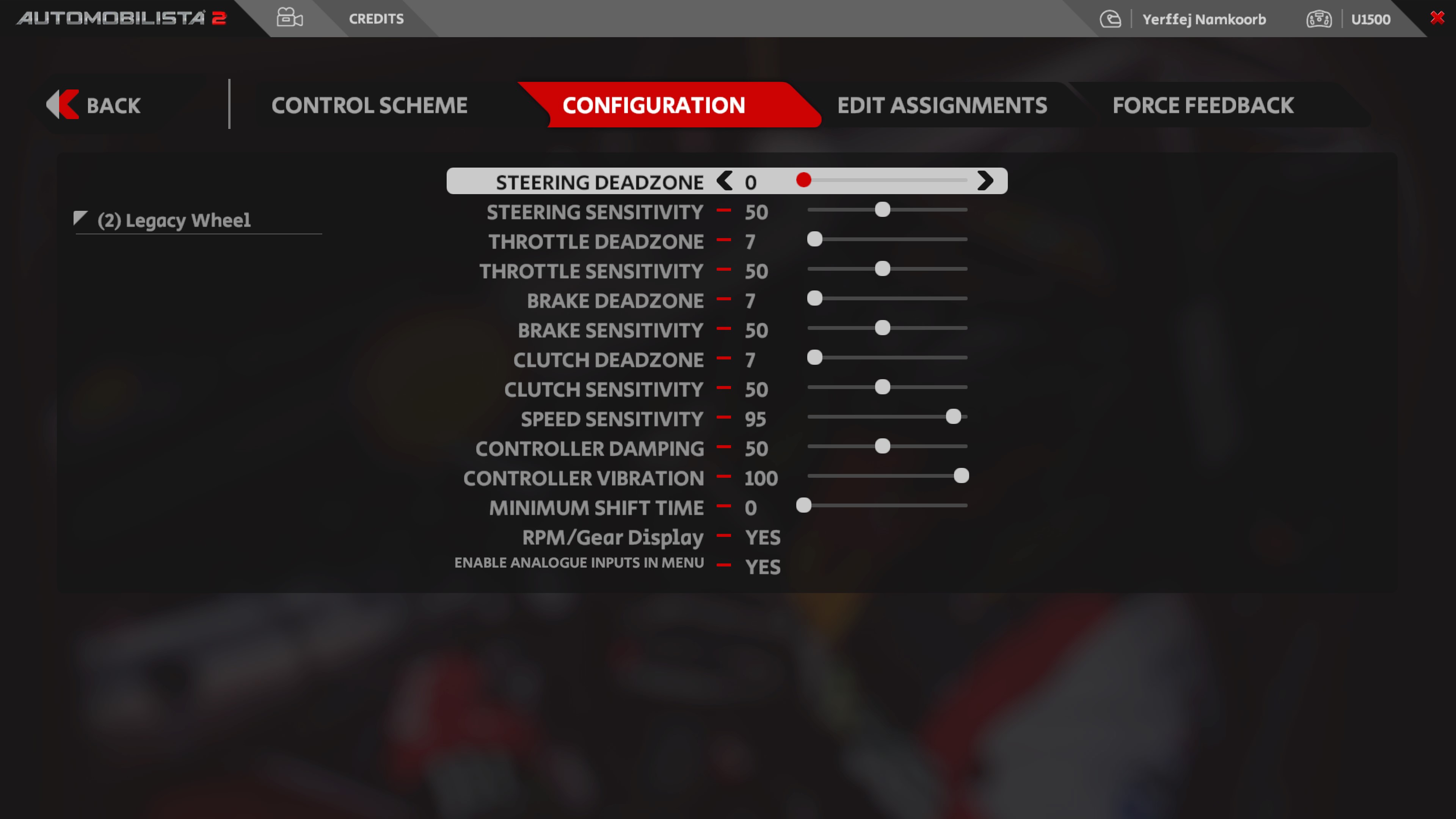
Task: Adjust the Controller Vibration slider
Action: point(961,476)
